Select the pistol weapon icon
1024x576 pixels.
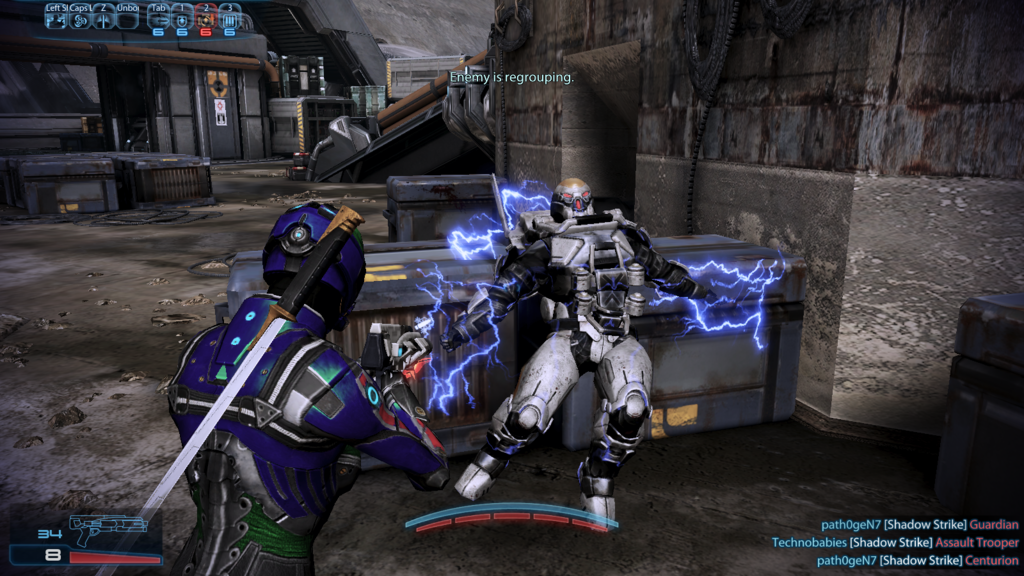pyautogui.click(x=108, y=526)
